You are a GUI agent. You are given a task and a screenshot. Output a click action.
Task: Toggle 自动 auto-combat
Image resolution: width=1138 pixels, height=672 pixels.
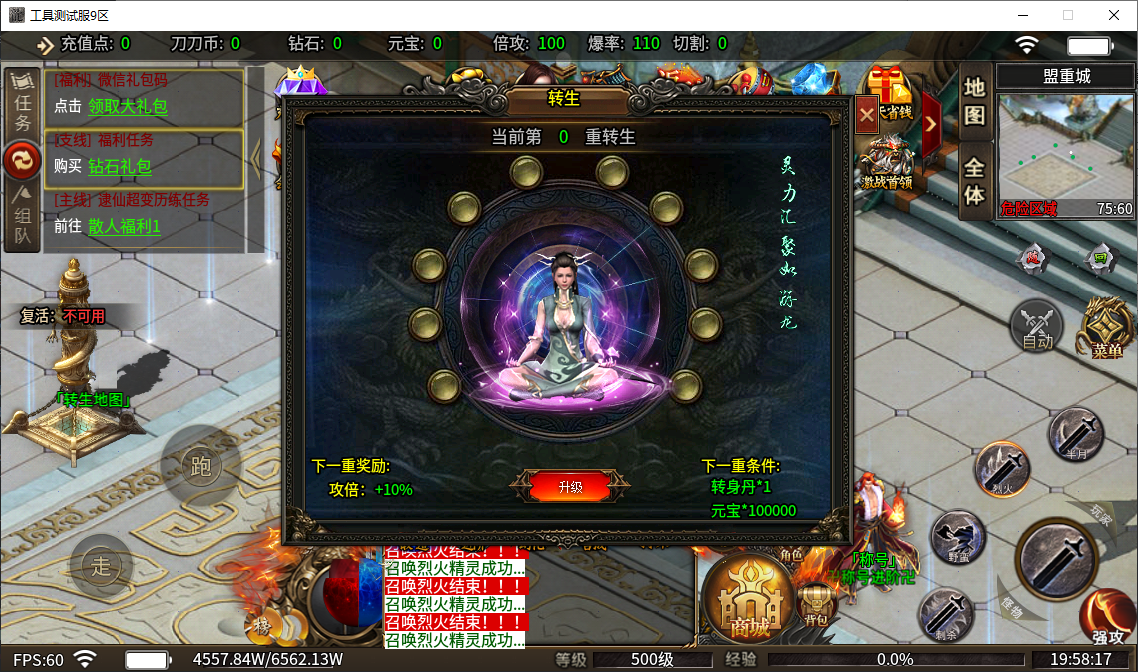tap(1037, 325)
